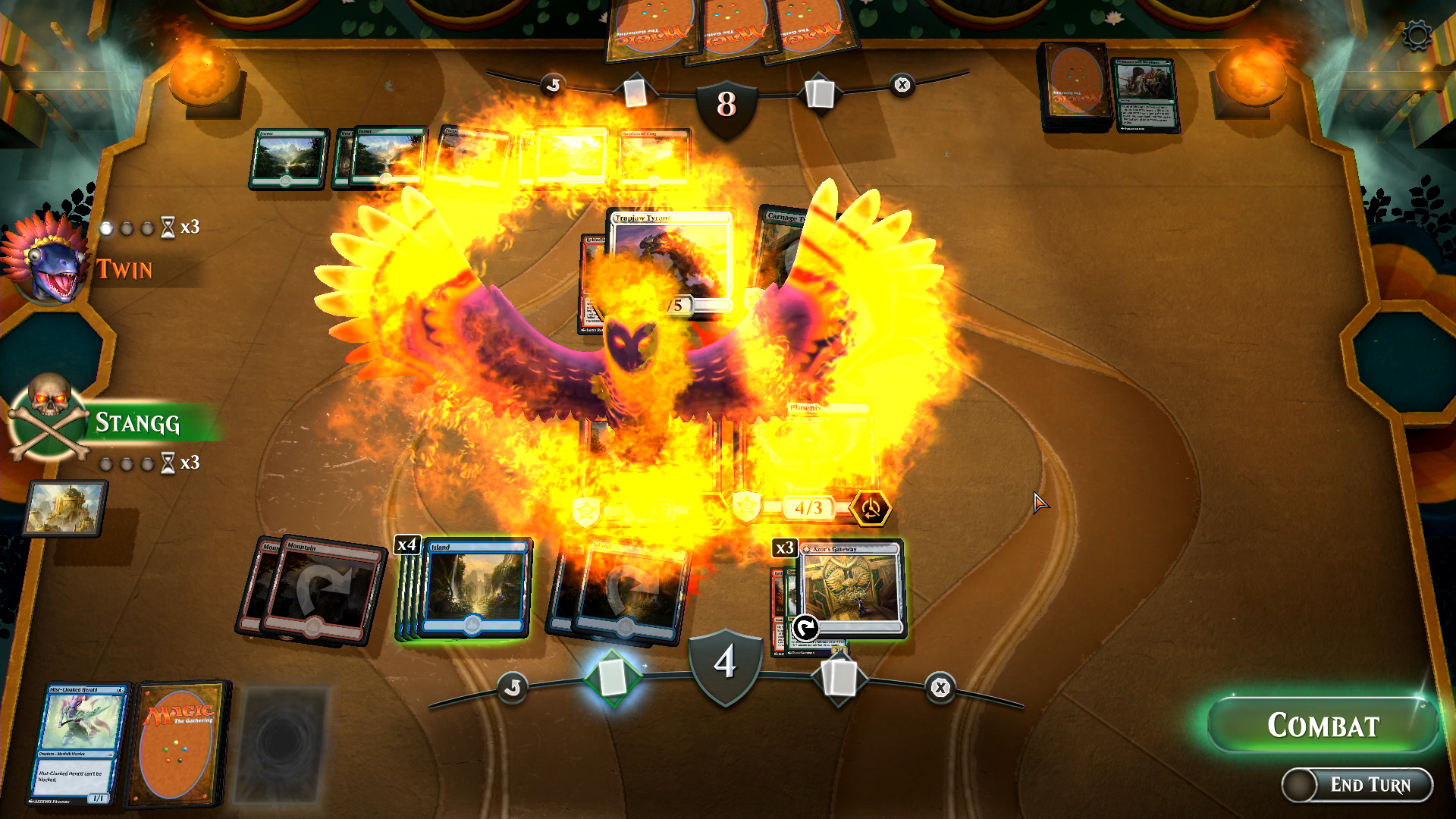Click the opponent's X end-phase marker
Screen dimensions: 1456x819
(902, 85)
